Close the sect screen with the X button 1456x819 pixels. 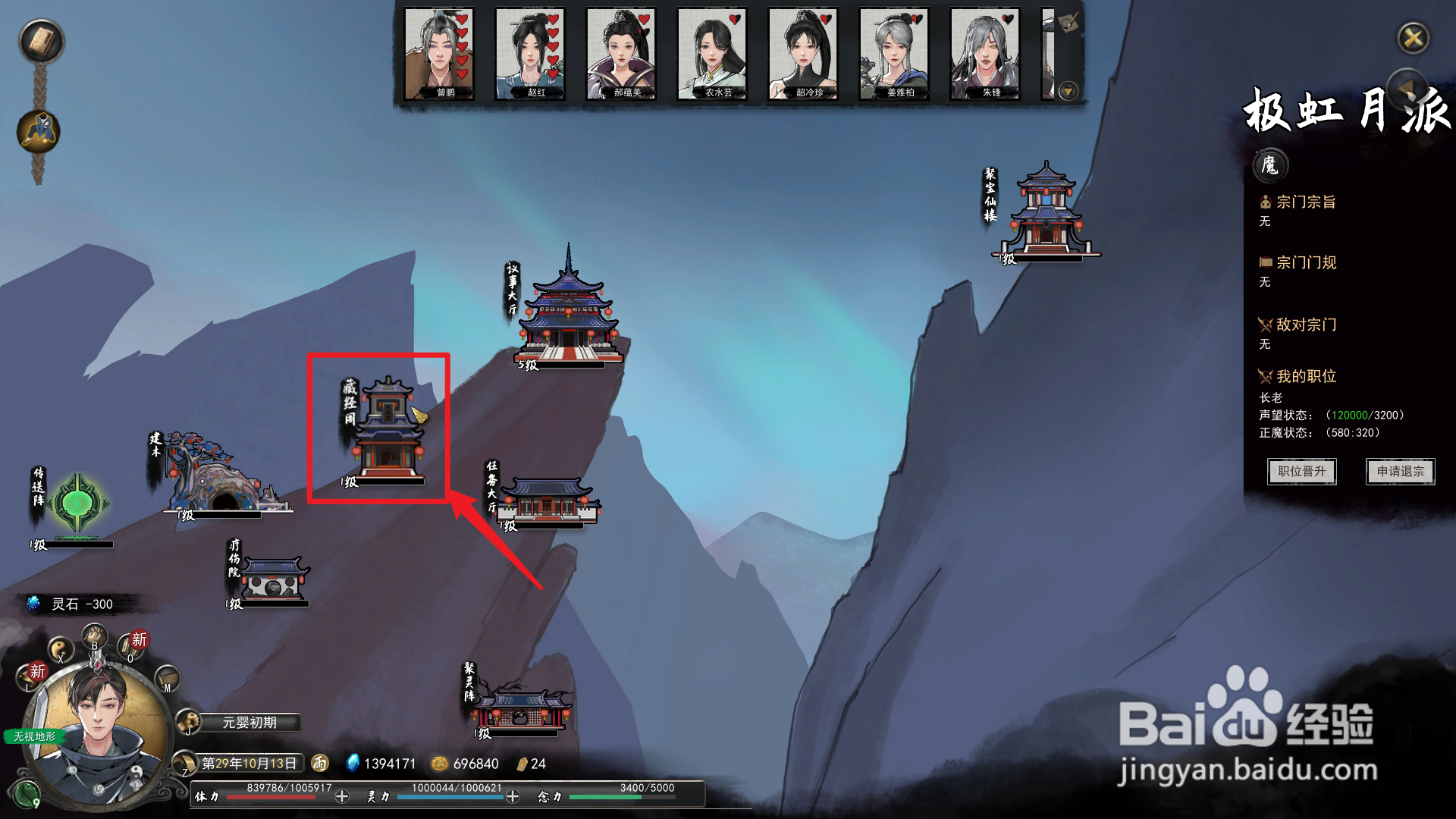(x=1413, y=38)
